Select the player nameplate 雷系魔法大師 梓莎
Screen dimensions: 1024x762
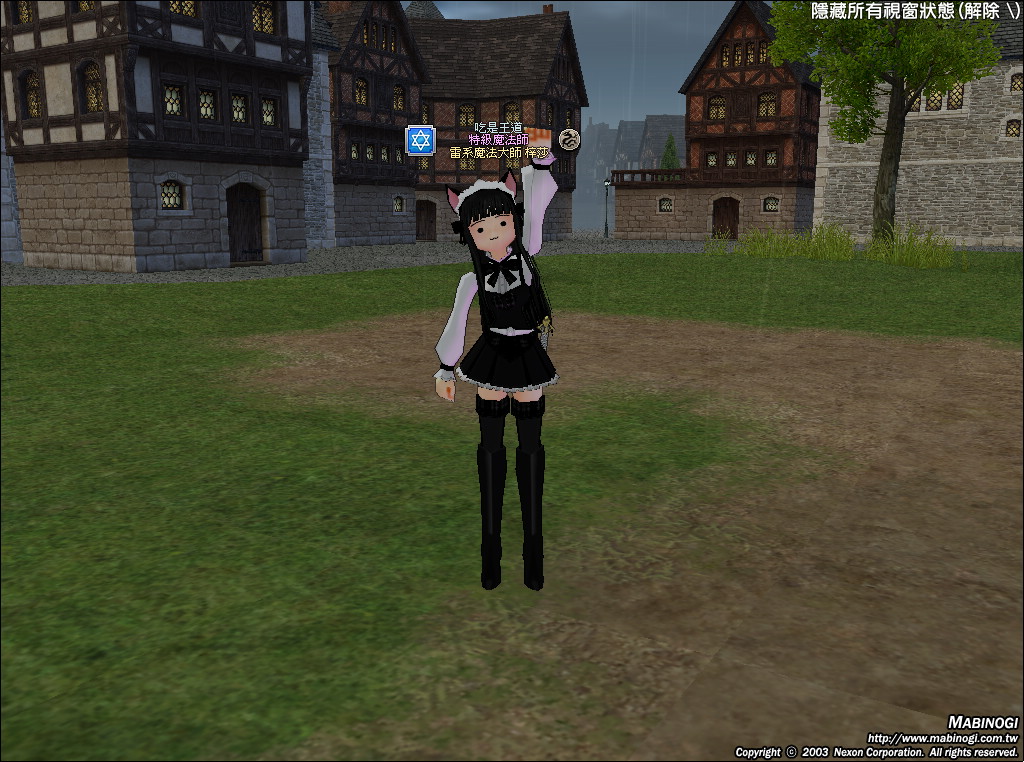499,153
